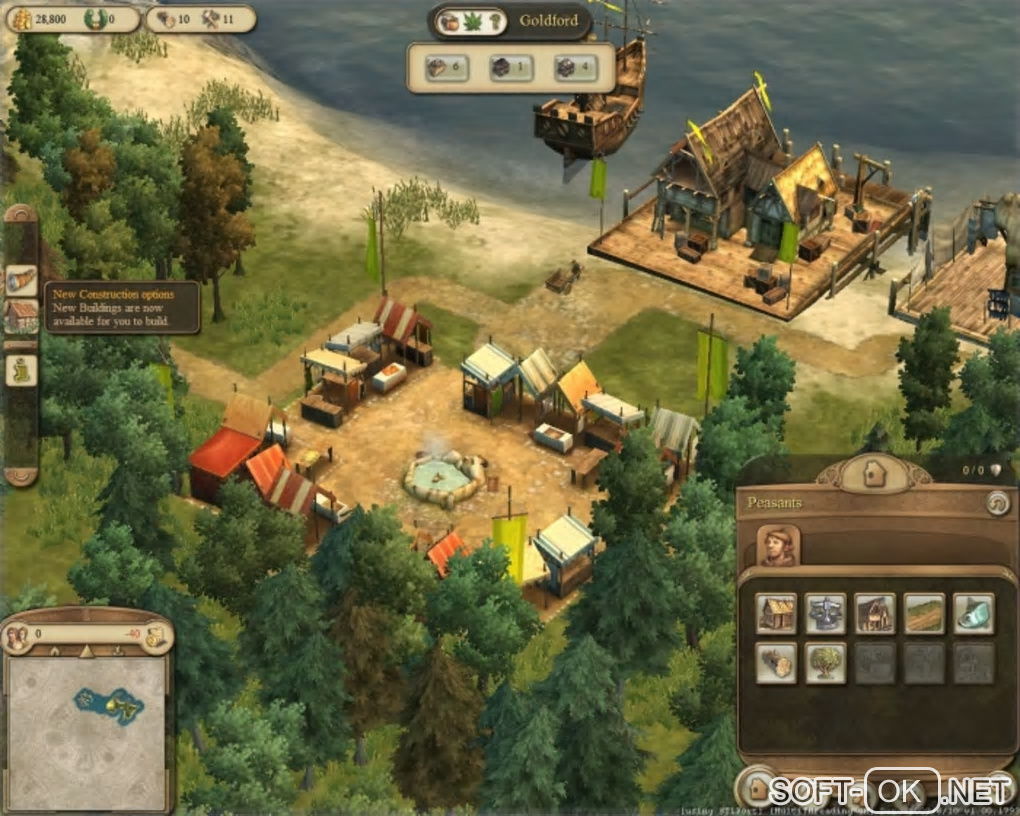Click the island on the minimap
Image resolution: width=1020 pixels, height=816 pixels.
pyautogui.click(x=106, y=705)
